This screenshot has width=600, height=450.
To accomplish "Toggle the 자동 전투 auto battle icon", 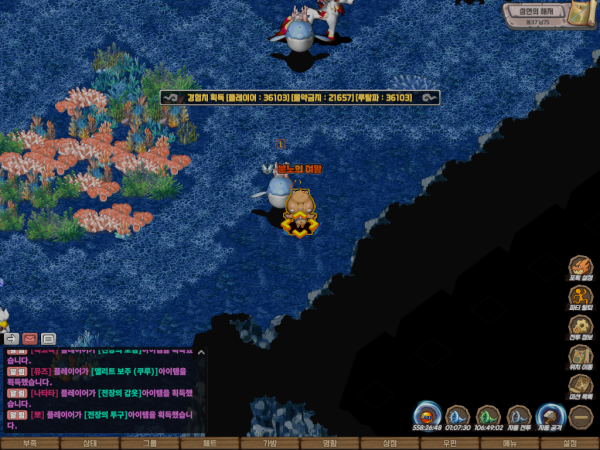I will (x=519, y=415).
